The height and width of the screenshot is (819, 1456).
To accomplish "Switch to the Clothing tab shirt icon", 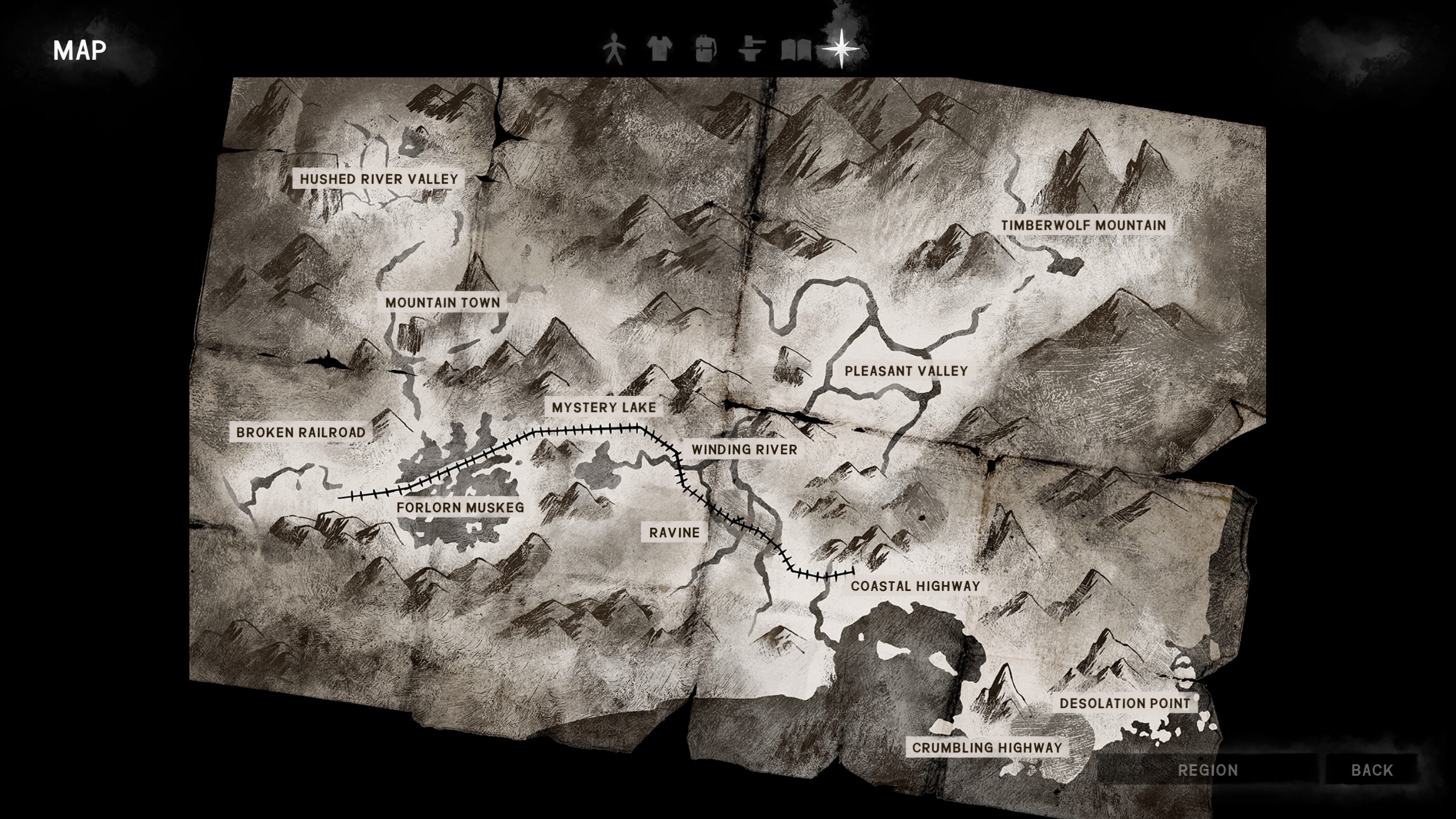I will [x=660, y=49].
